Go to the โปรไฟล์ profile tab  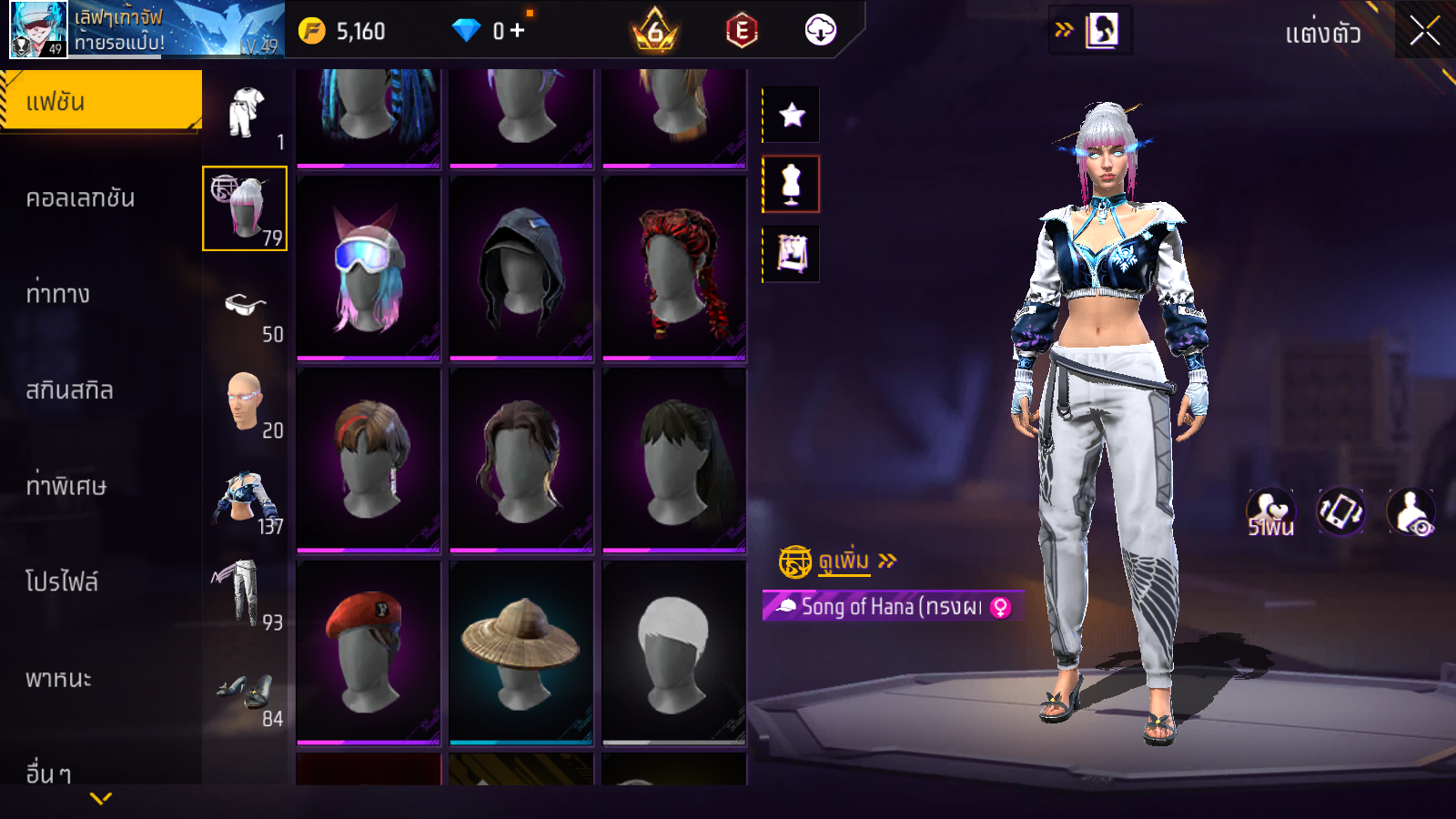62,581
